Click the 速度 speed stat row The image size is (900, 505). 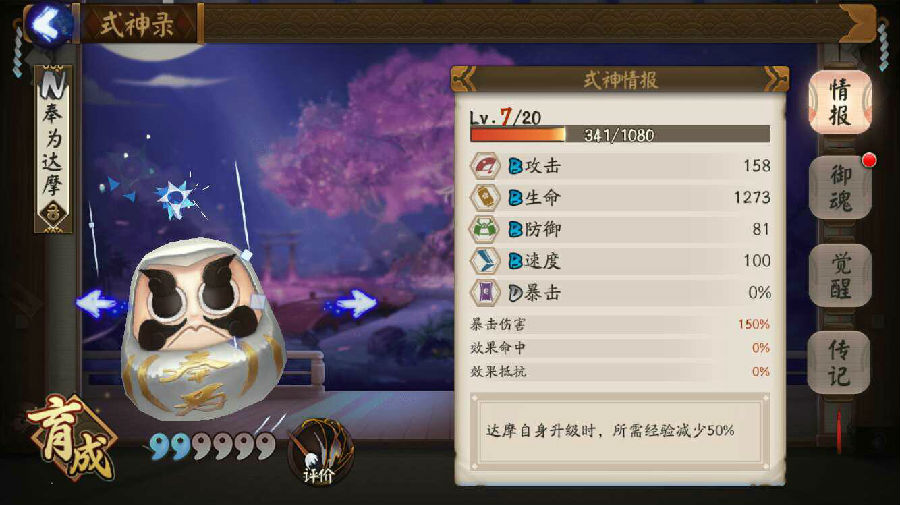pos(620,261)
